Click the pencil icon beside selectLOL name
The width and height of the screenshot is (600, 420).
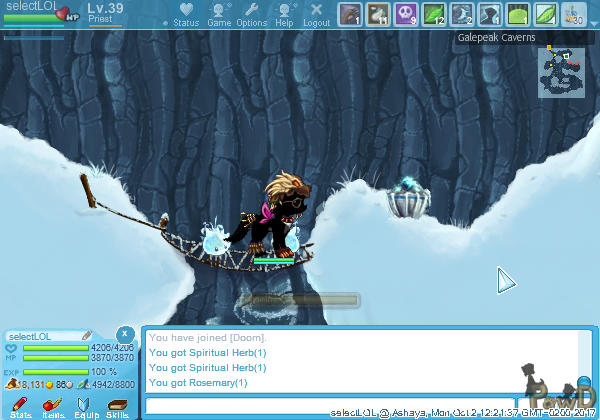(x=87, y=335)
